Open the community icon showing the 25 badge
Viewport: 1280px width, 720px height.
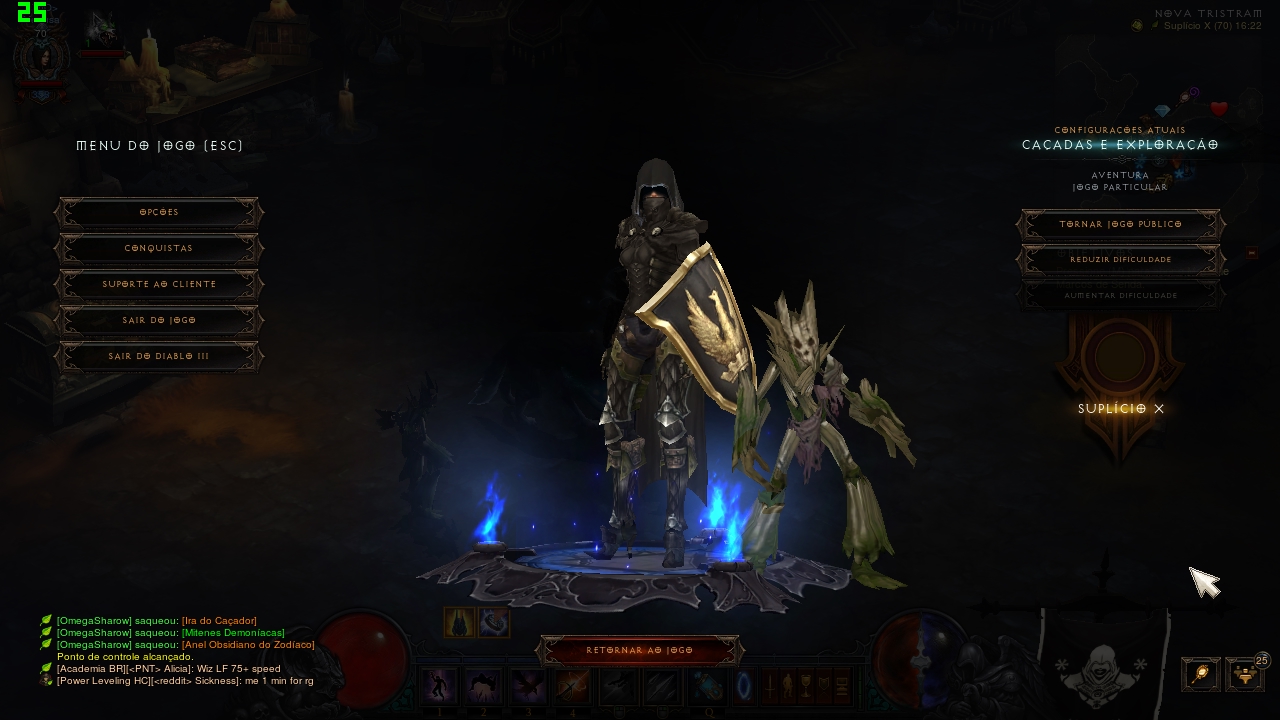point(1243,674)
